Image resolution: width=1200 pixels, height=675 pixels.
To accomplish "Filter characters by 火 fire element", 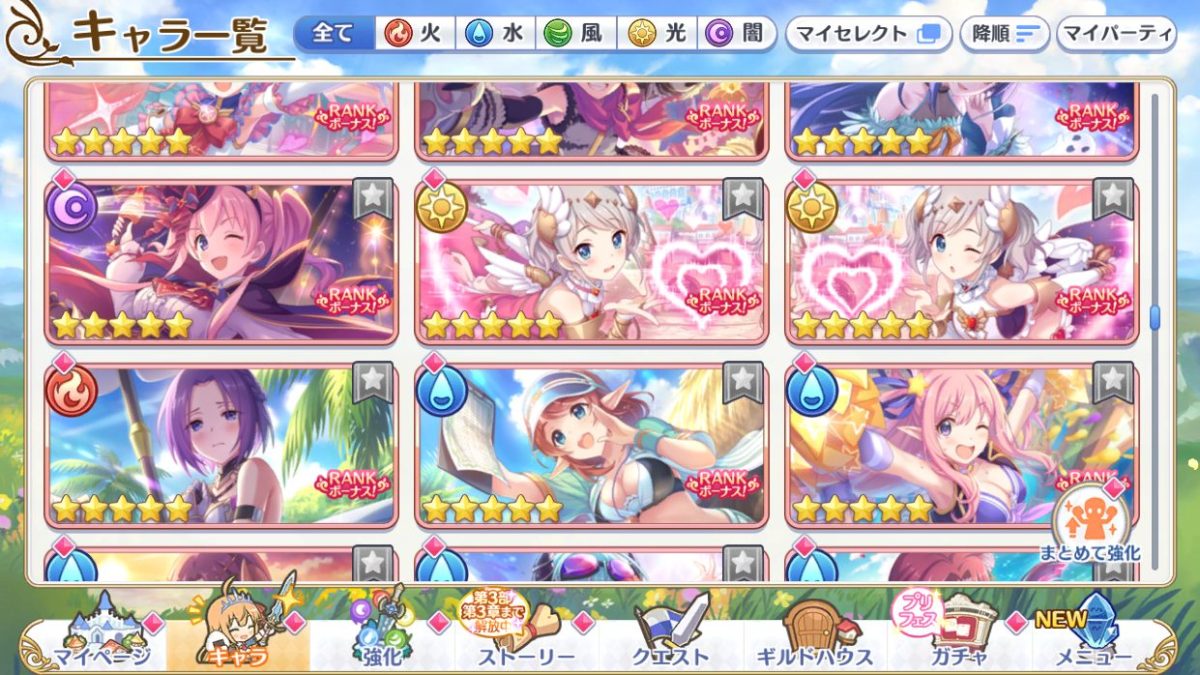I will [416, 34].
